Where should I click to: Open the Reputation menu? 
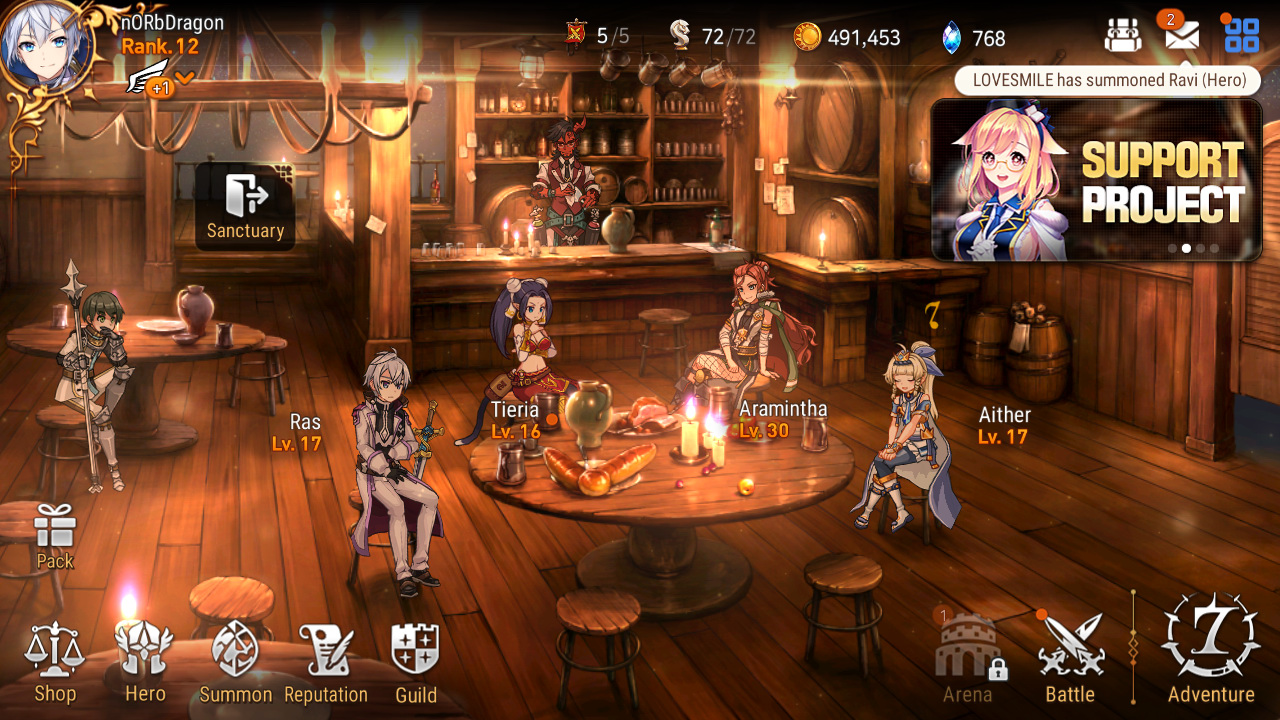[326, 662]
